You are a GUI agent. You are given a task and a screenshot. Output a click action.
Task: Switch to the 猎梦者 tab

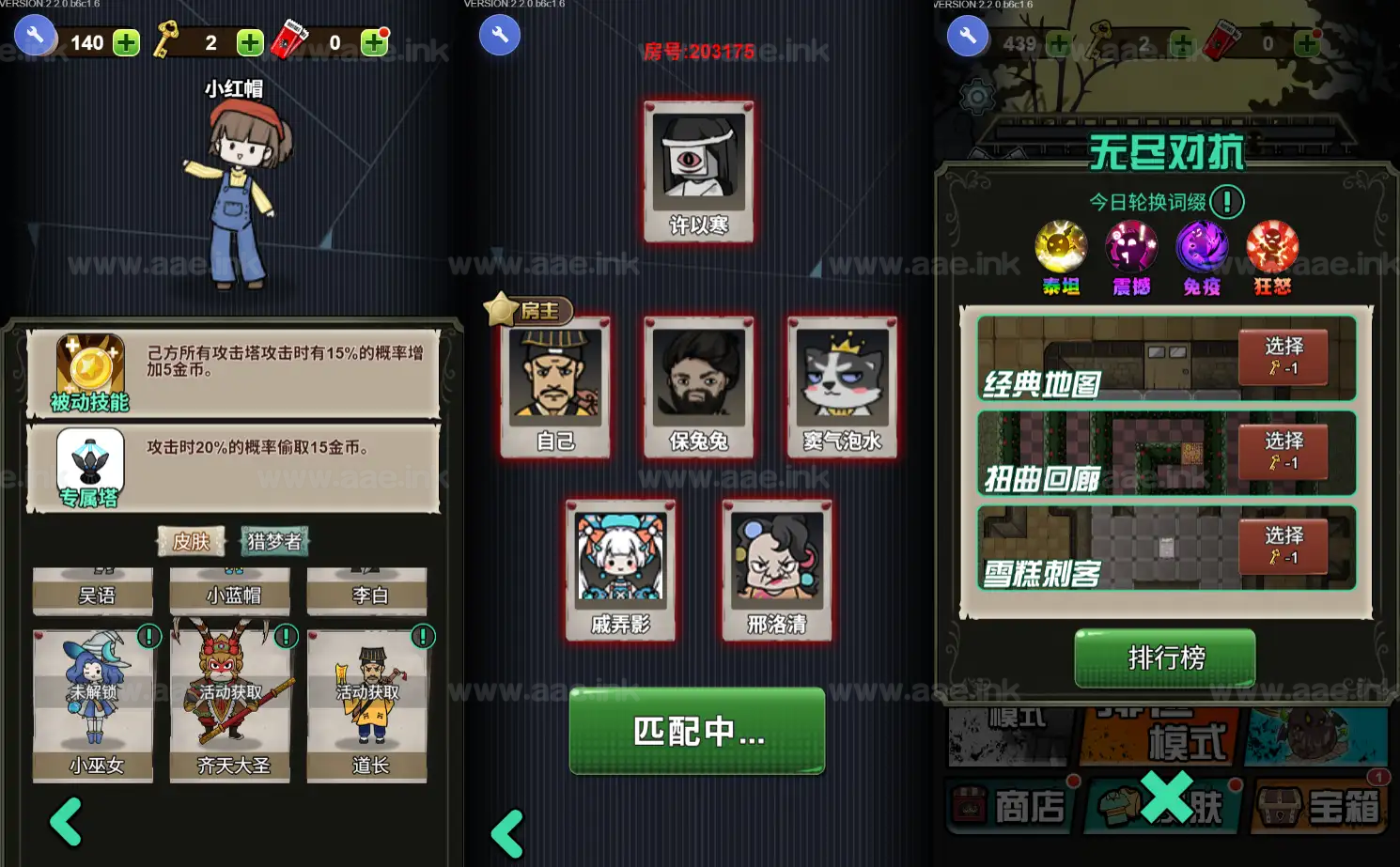point(273,541)
